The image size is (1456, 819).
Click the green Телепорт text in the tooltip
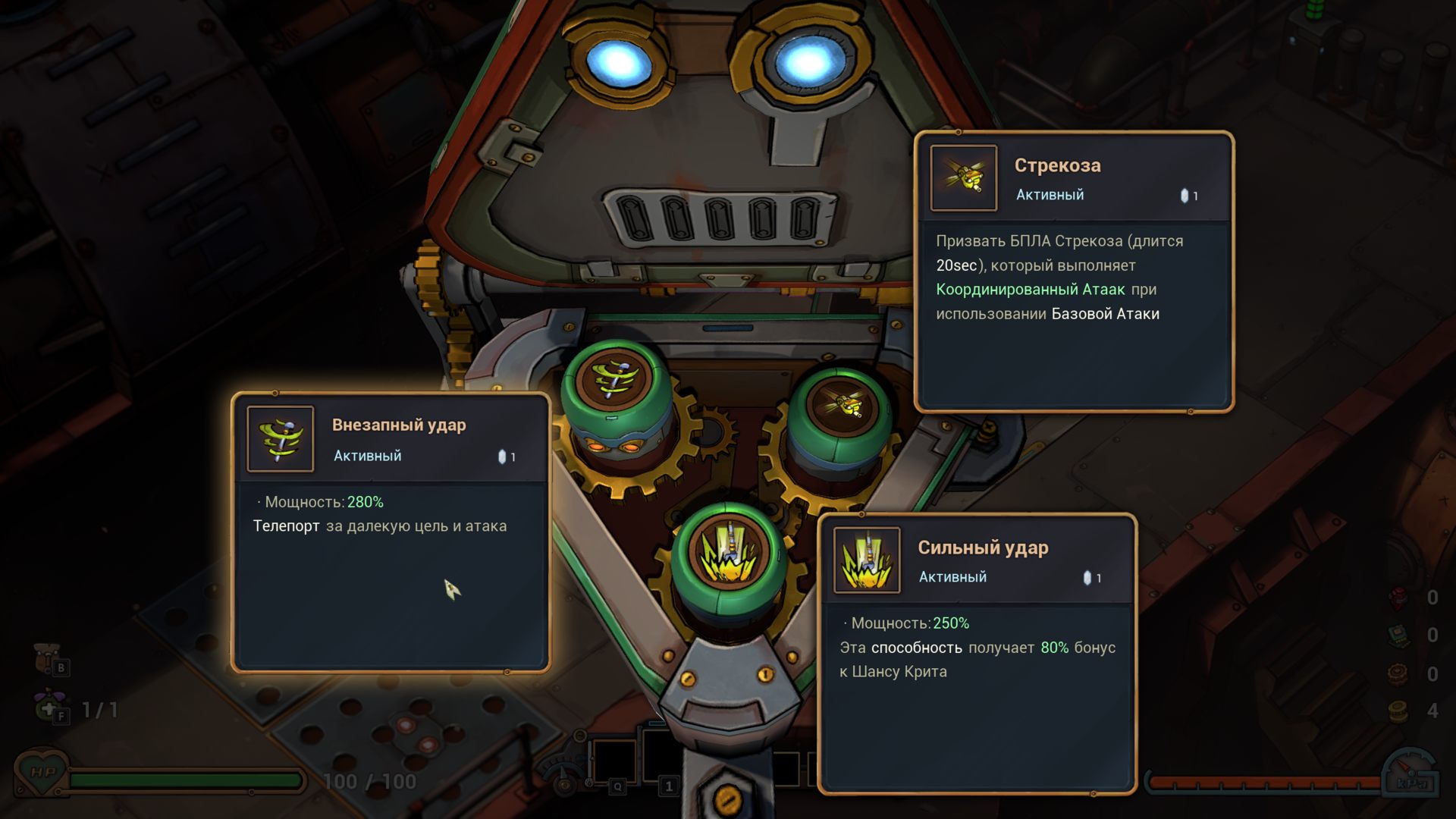[x=285, y=525]
